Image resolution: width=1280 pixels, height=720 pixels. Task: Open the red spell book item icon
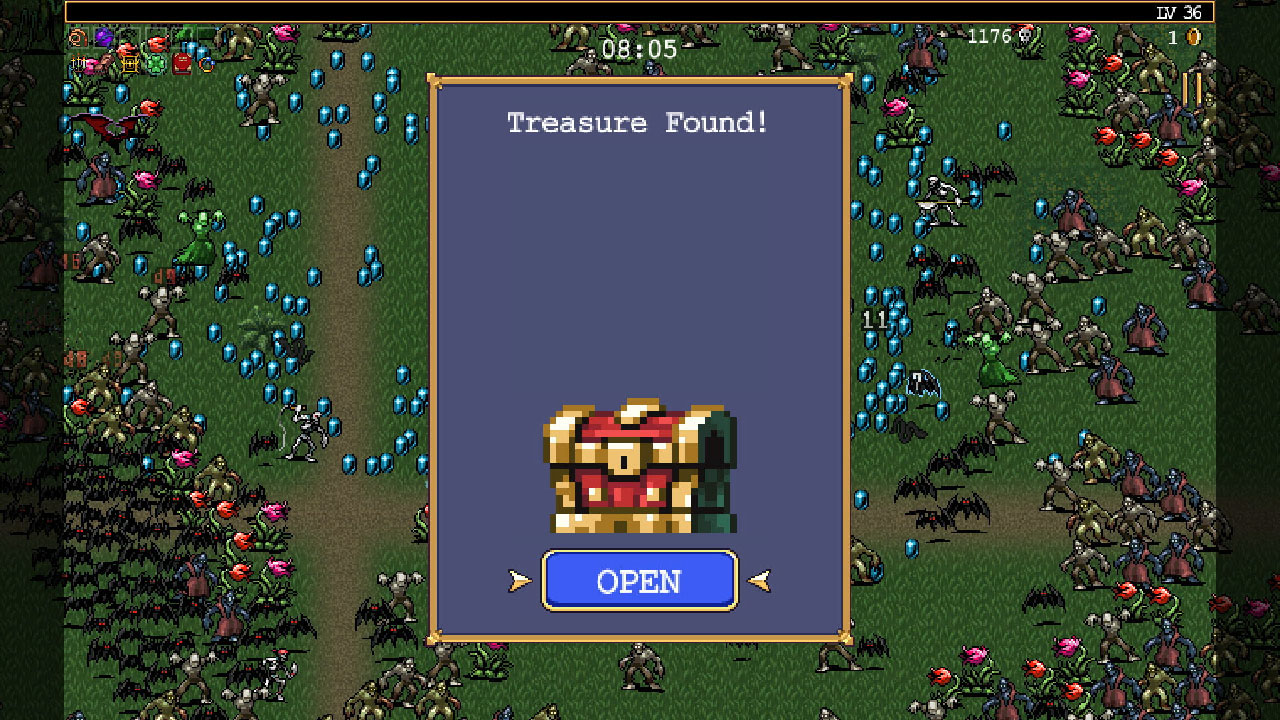(x=182, y=62)
